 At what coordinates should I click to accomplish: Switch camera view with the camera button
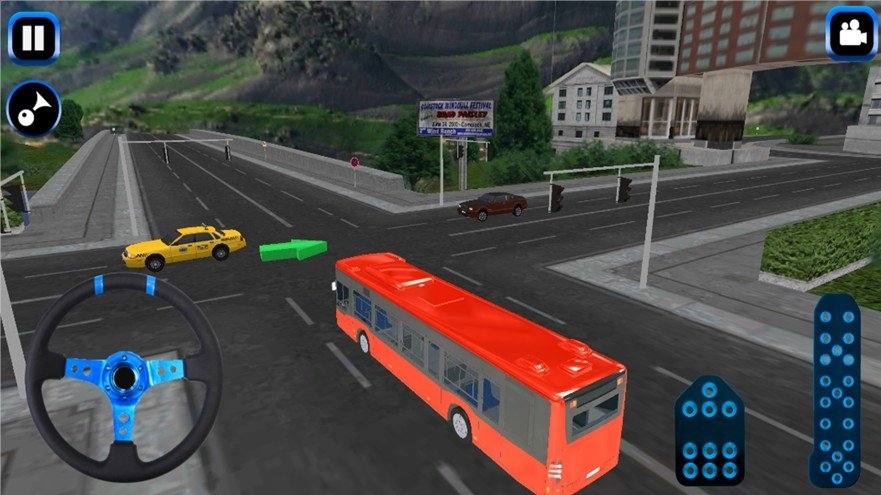[851, 34]
